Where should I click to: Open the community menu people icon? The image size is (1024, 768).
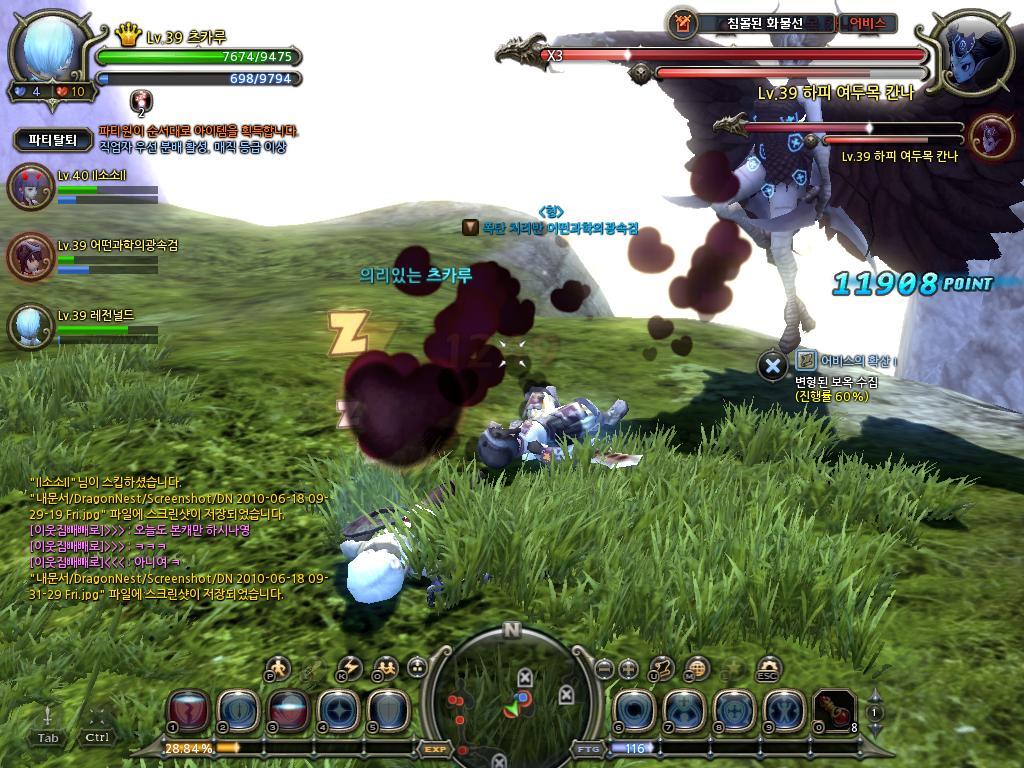[384, 667]
